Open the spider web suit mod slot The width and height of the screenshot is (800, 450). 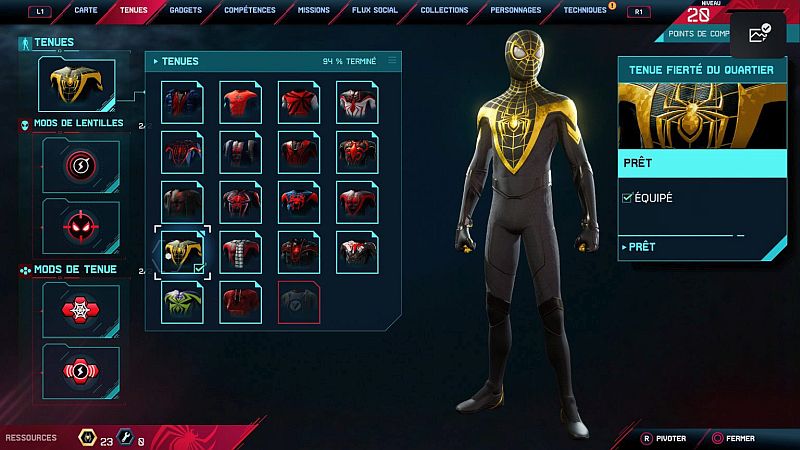tap(81, 311)
